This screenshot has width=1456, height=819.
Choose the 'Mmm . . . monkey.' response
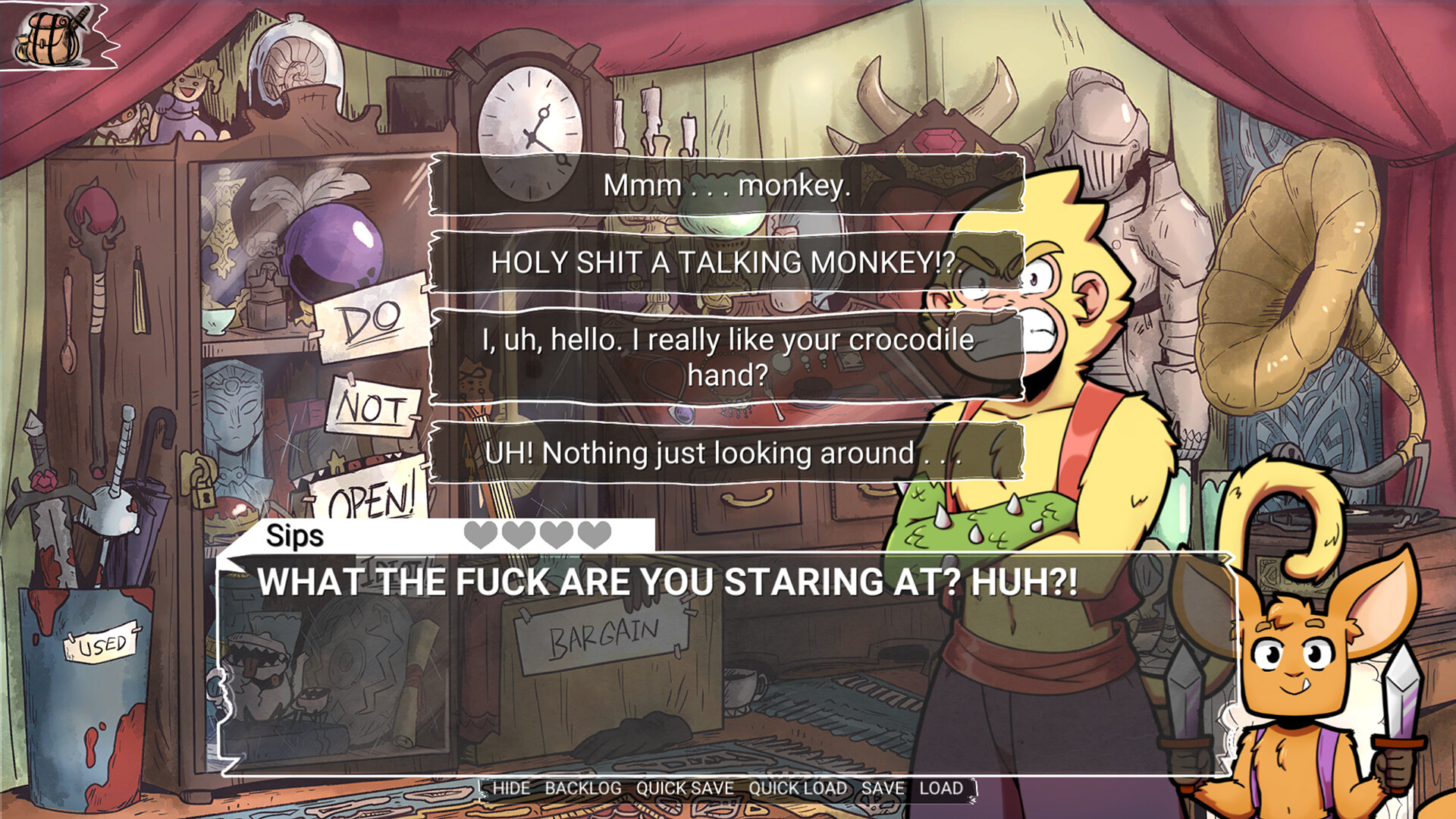point(728,184)
